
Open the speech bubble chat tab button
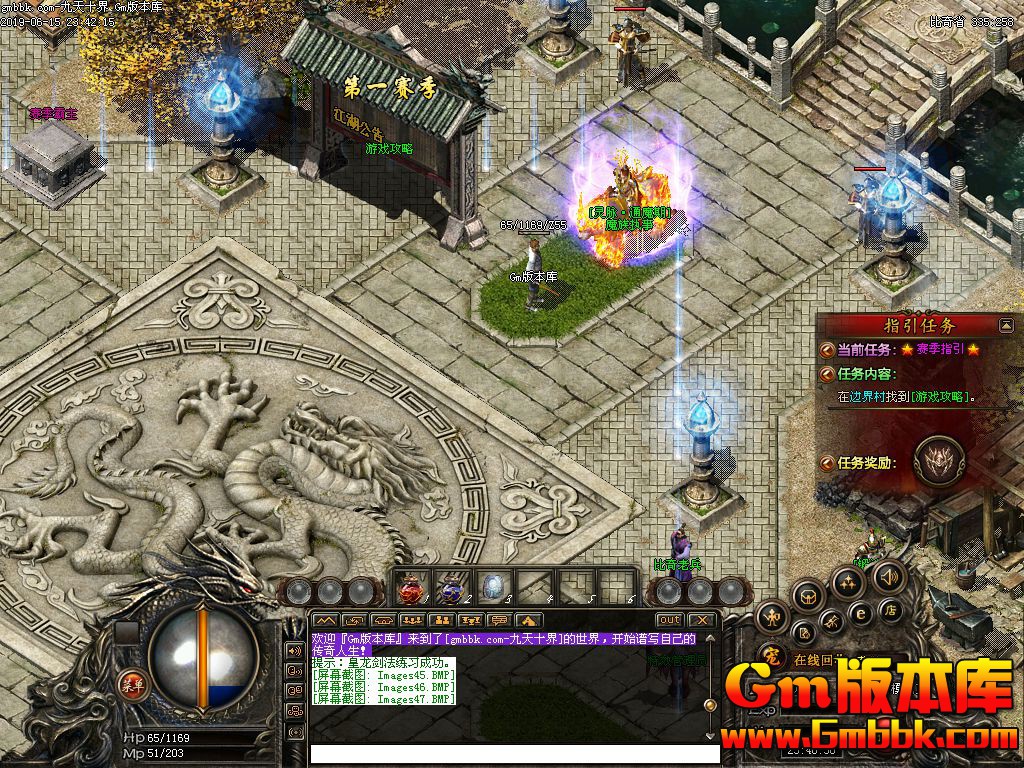point(500,620)
